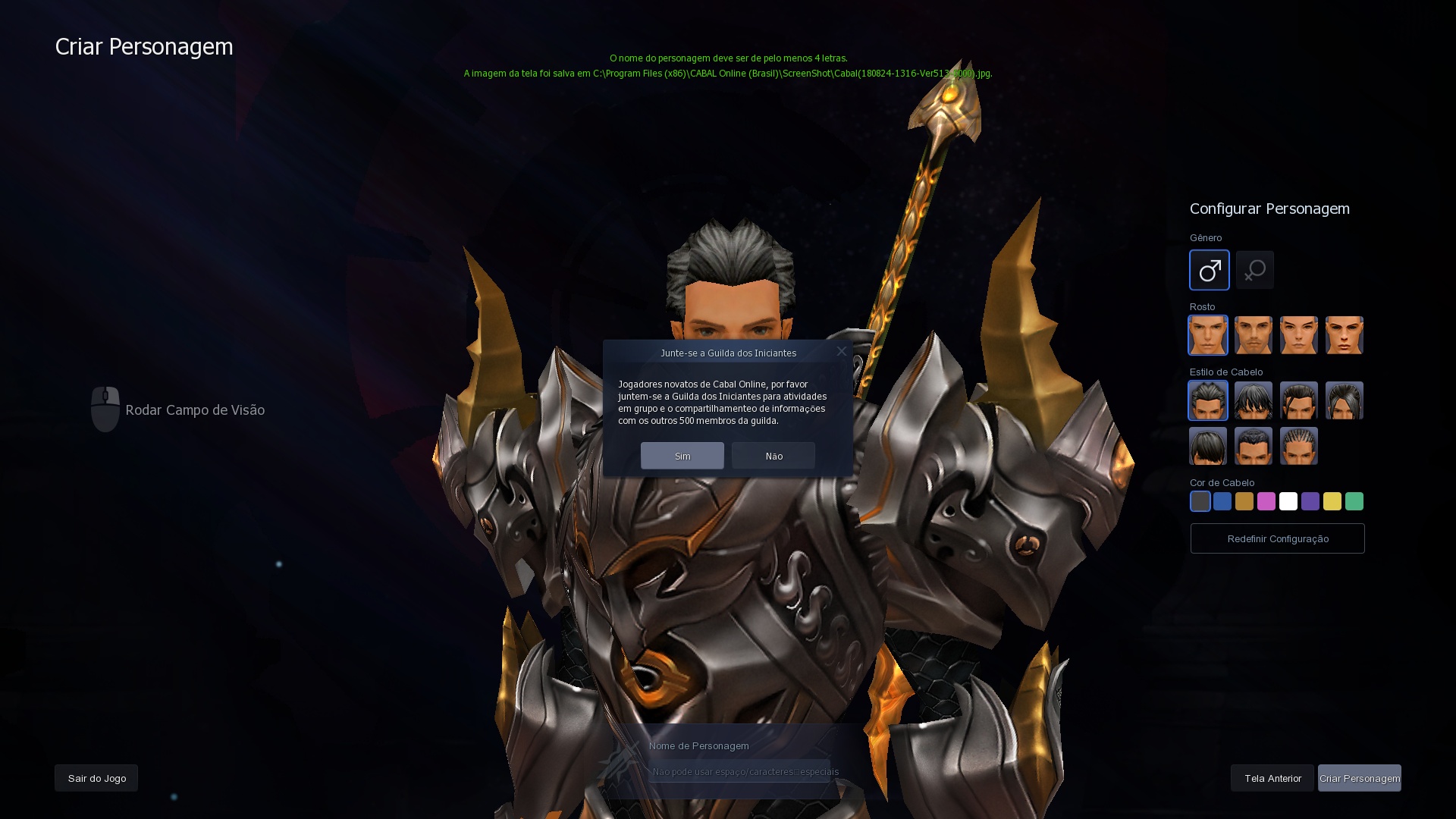Select the female gender icon
The image size is (1456, 819).
click(x=1255, y=270)
